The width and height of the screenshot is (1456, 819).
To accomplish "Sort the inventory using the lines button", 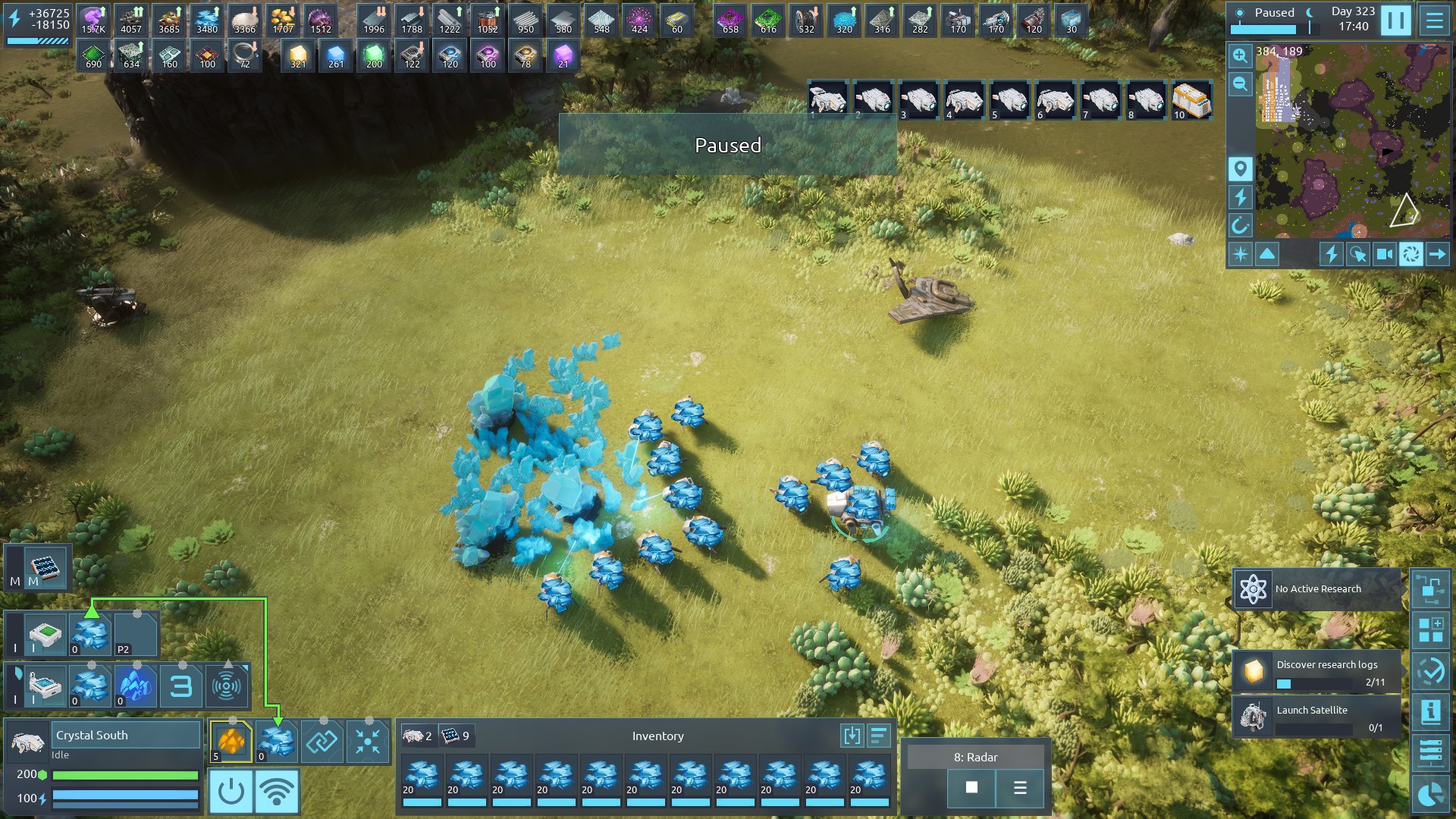I will (x=879, y=736).
